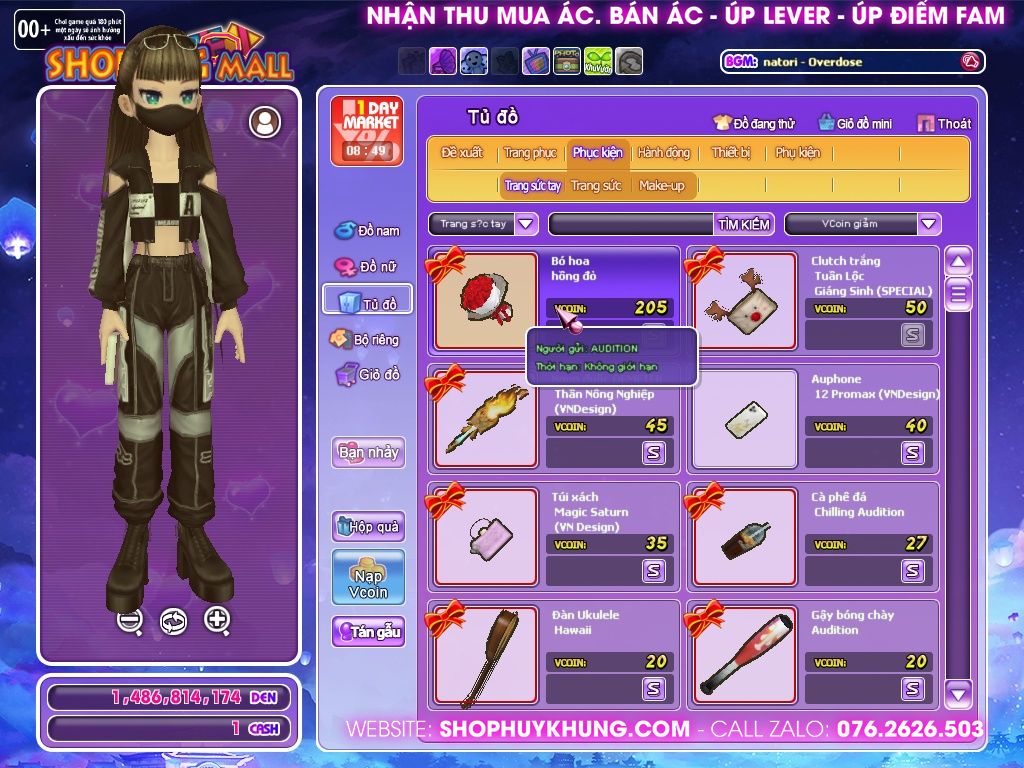Click the TÌM KIẾM search button
Viewport: 1024px width, 768px height.
(x=744, y=225)
